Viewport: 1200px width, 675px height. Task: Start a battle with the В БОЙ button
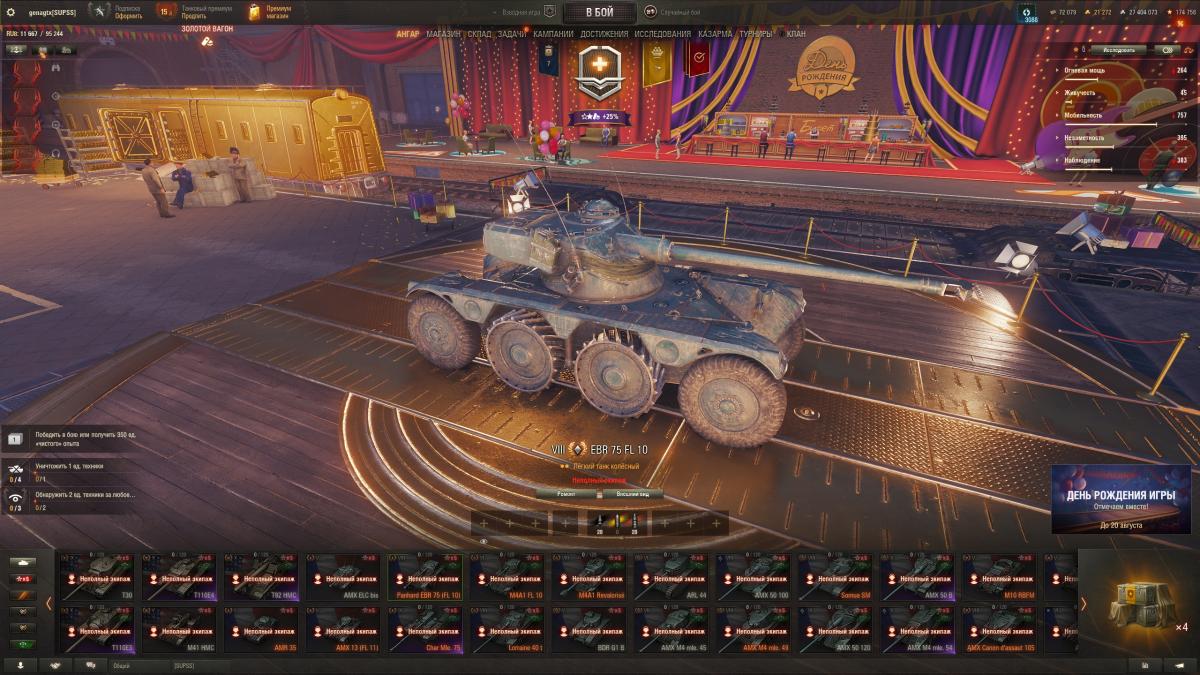tap(600, 12)
